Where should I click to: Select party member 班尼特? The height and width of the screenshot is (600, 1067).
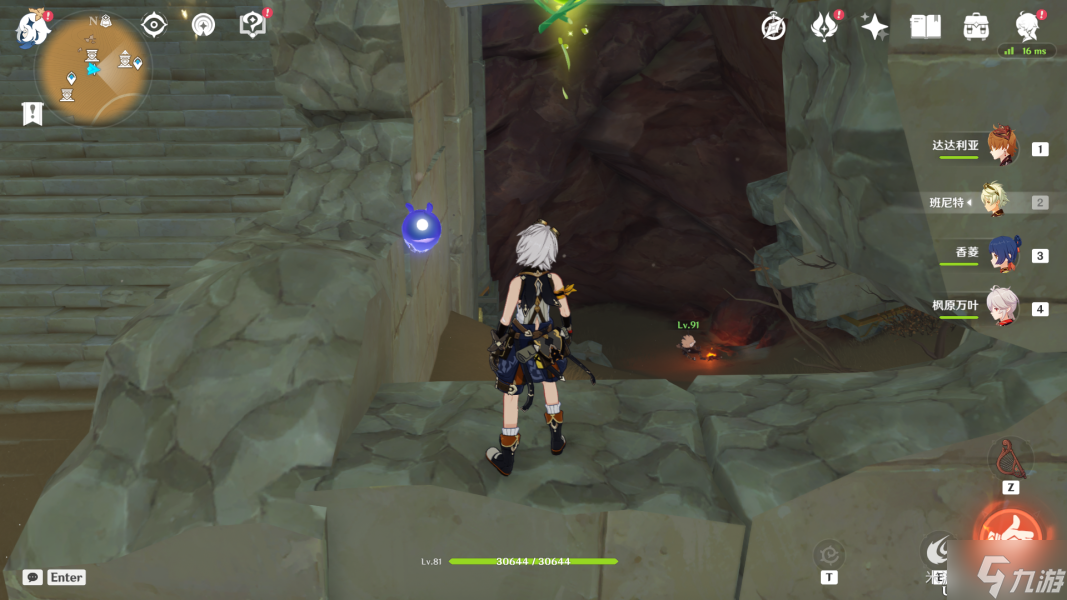pyautogui.click(x=995, y=201)
